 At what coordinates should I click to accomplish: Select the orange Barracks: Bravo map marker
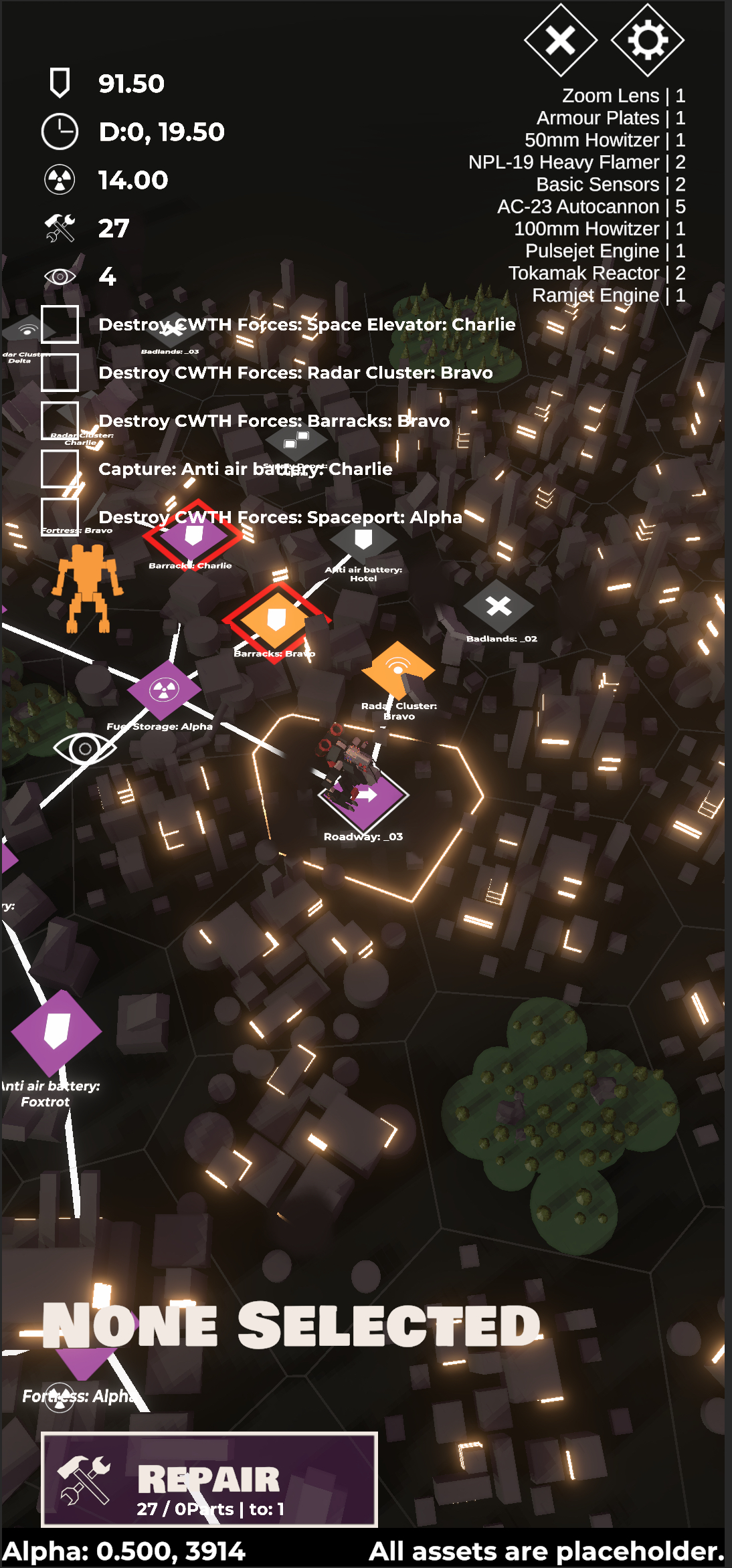pos(276,620)
